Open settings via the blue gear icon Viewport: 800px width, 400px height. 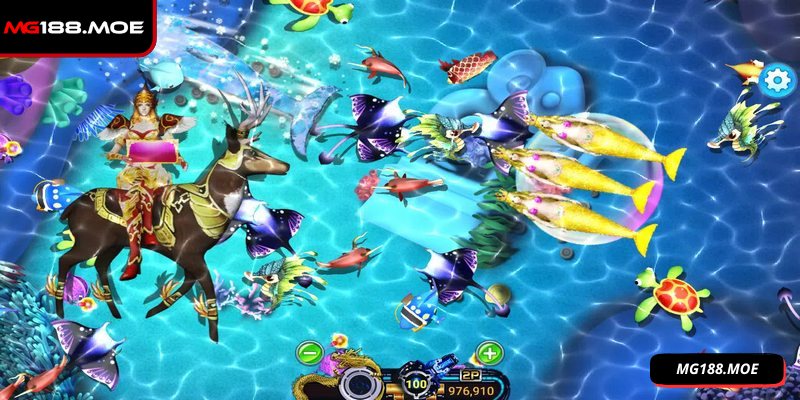[776, 80]
